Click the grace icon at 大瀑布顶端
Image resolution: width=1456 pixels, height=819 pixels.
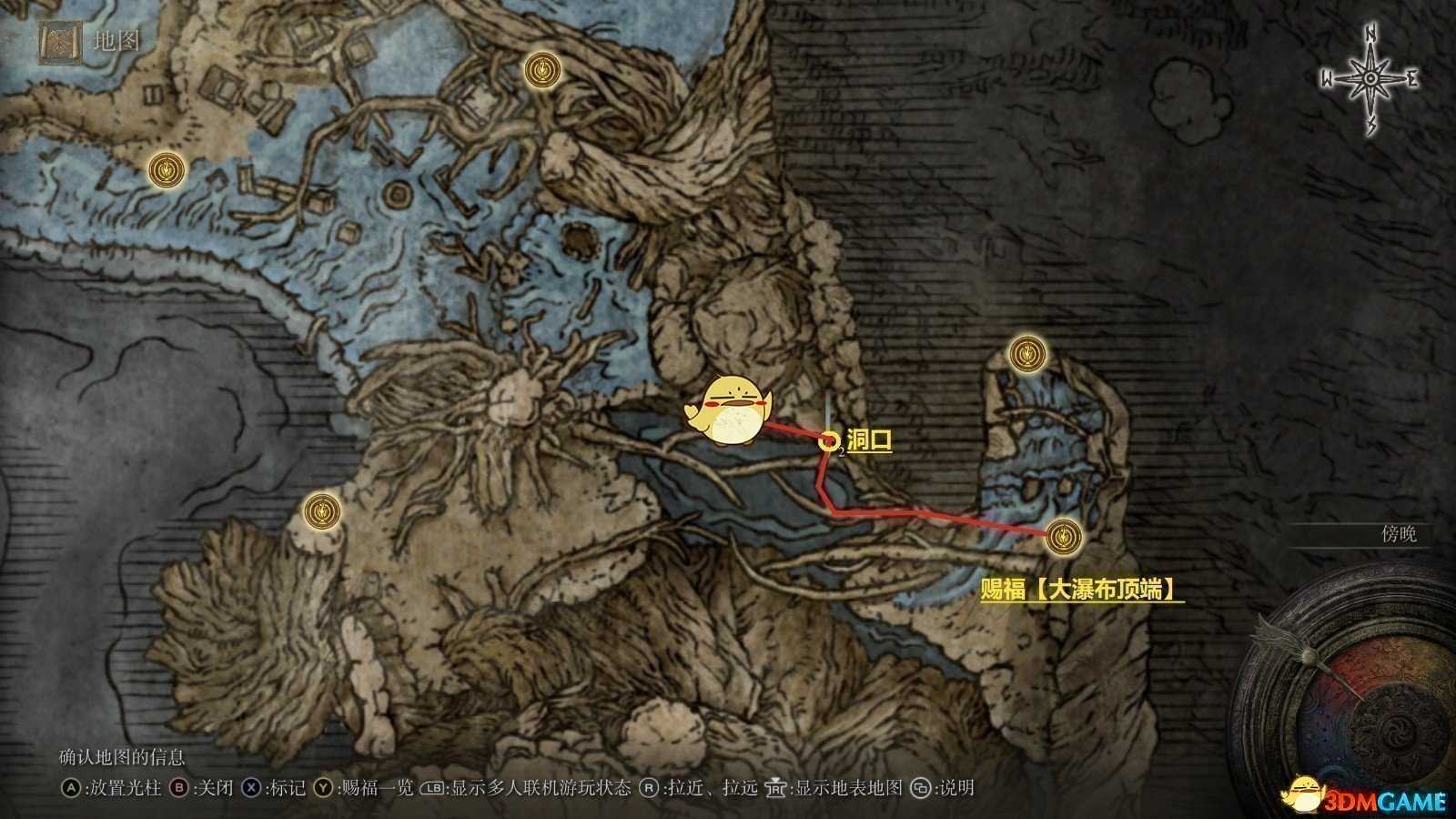tap(1063, 537)
